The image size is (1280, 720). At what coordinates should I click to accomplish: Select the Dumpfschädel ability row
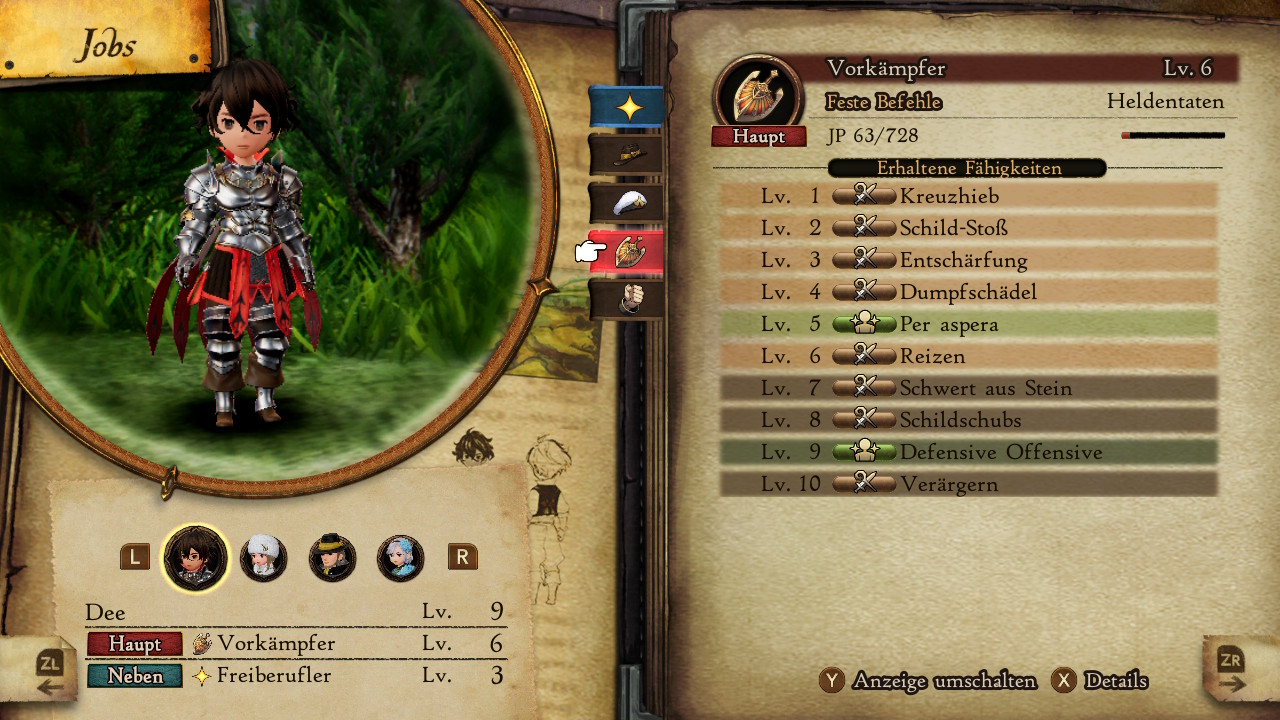tap(968, 292)
